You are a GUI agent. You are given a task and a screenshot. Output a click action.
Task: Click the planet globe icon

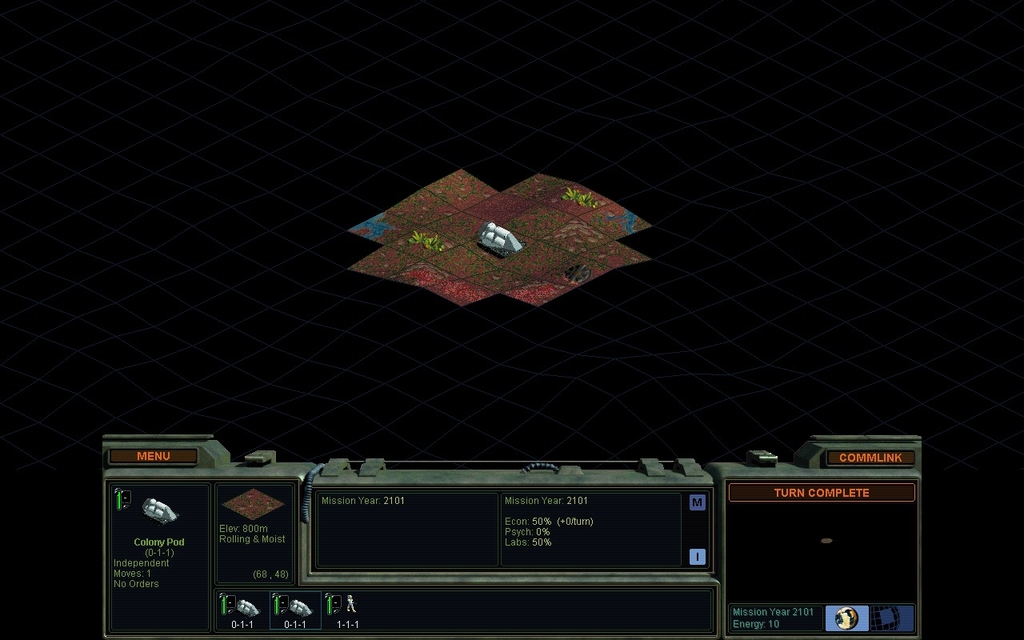(x=847, y=617)
